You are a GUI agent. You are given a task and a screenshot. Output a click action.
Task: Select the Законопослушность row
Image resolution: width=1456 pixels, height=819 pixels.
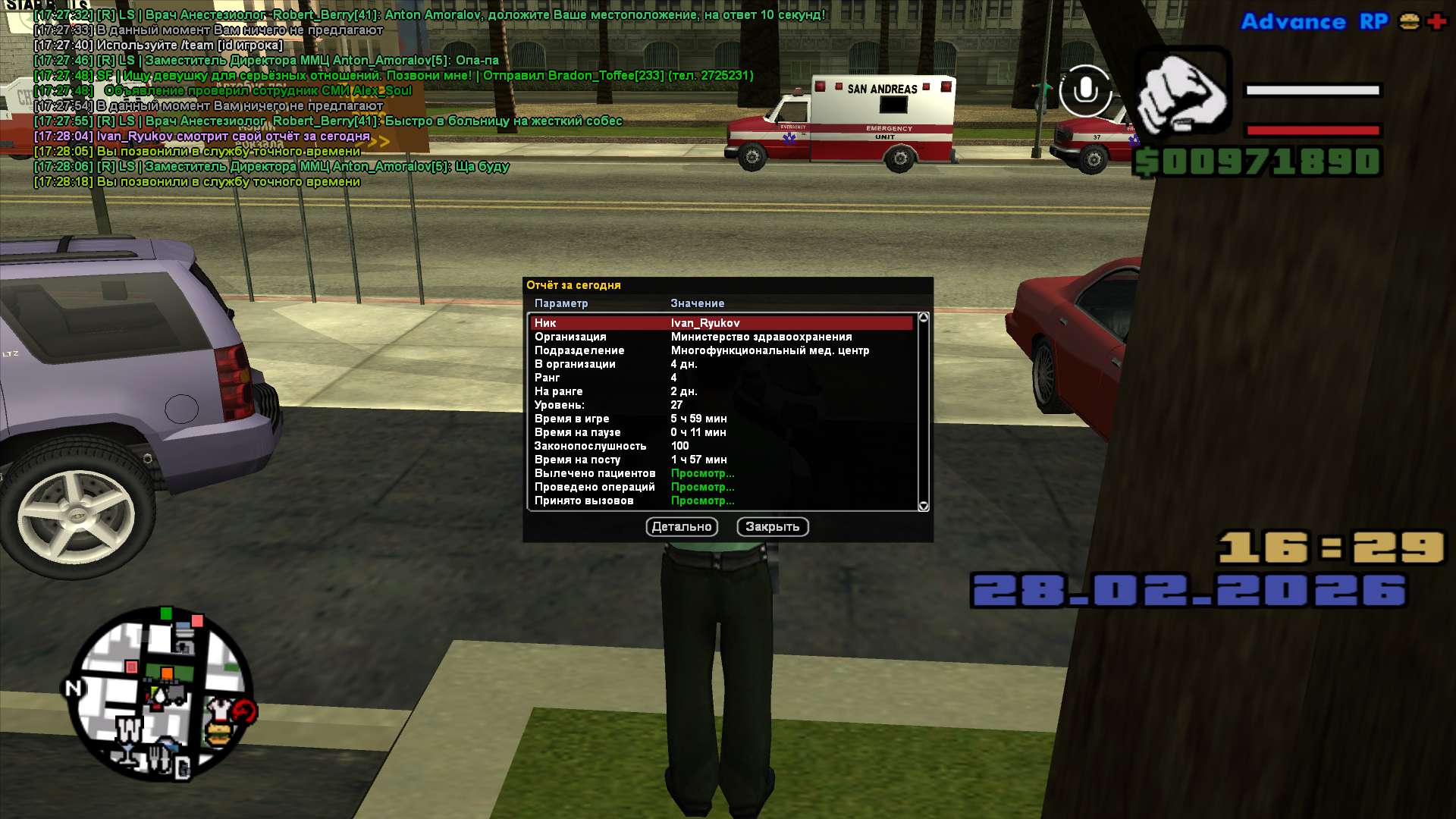720,446
